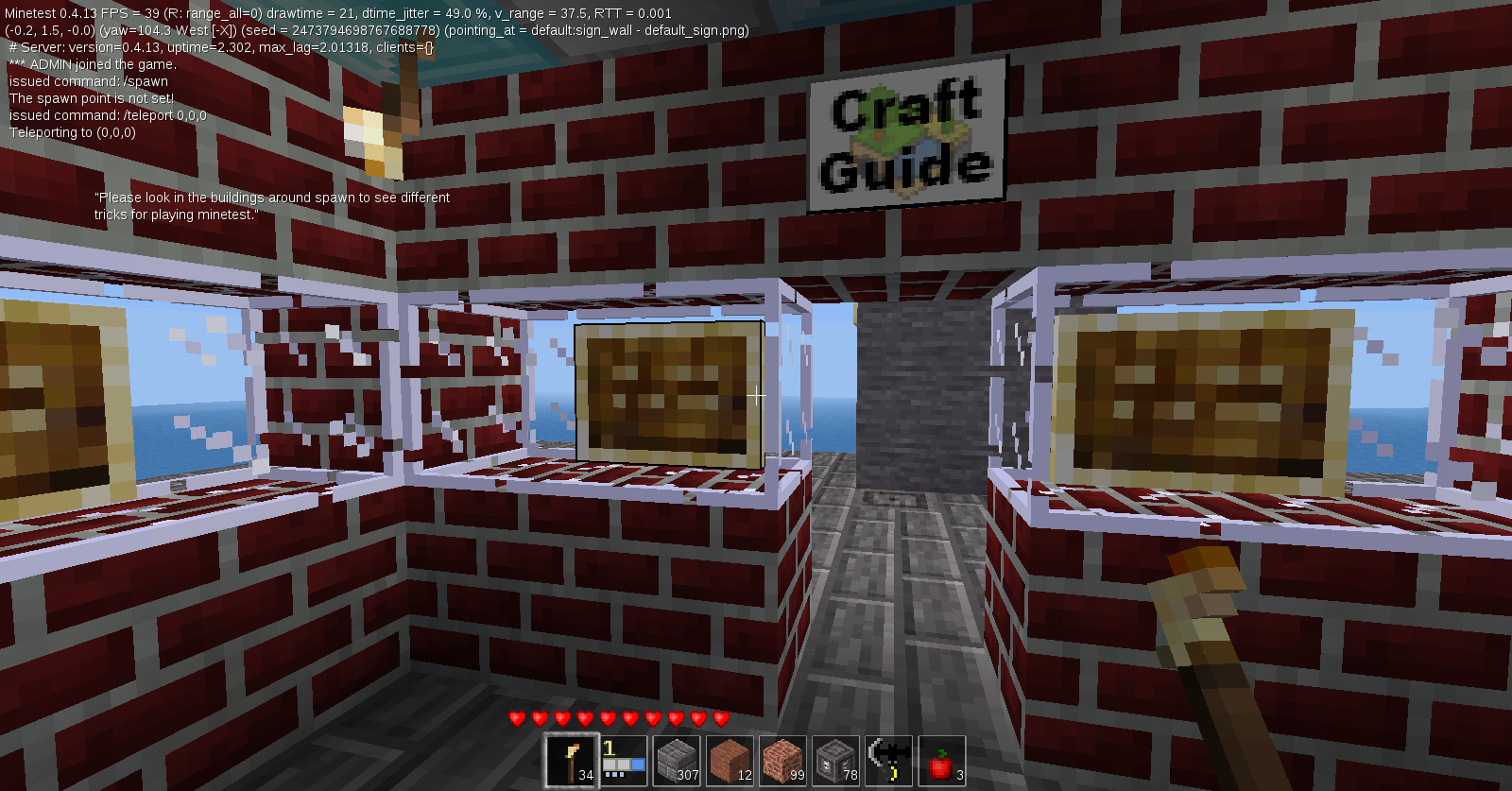The image size is (1512, 791).
Task: Click the quoted spawn buildings hint text
Action: pyautogui.click(x=272, y=206)
